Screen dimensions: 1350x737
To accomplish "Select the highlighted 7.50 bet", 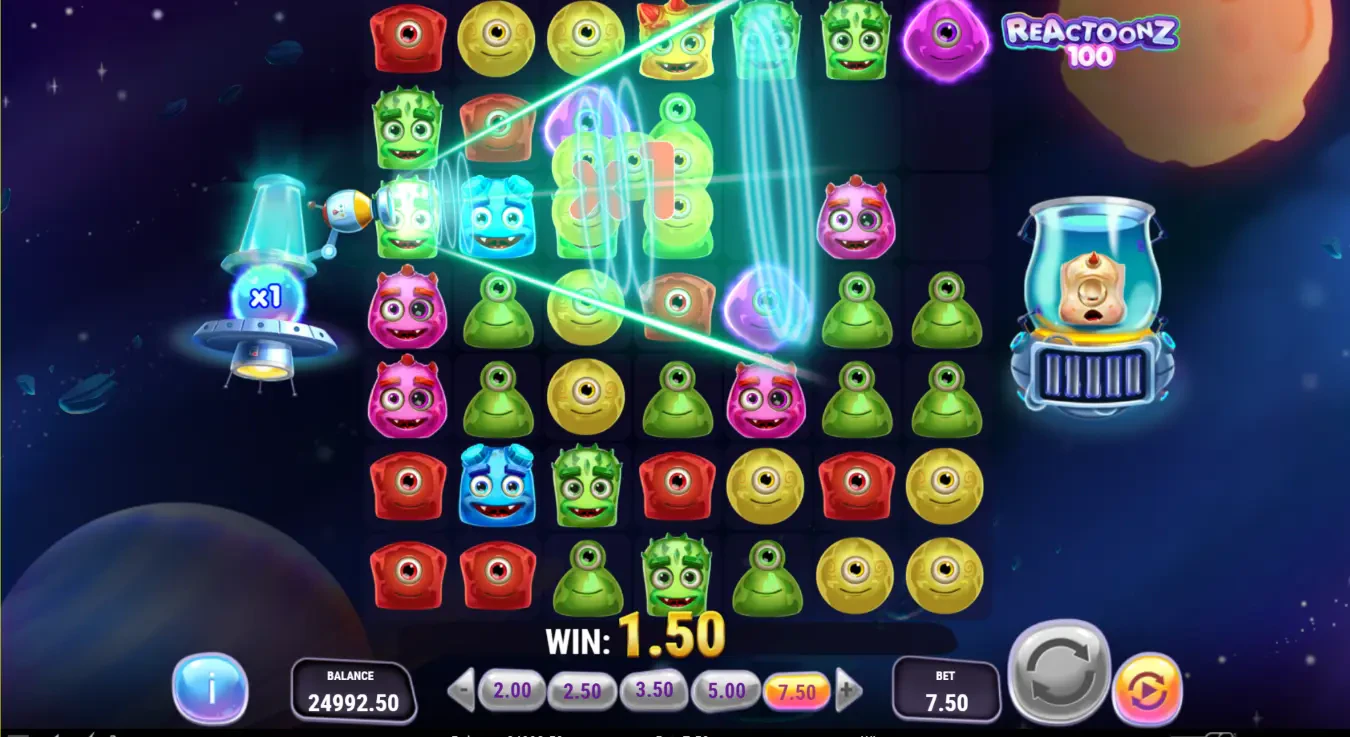I will tap(796, 691).
